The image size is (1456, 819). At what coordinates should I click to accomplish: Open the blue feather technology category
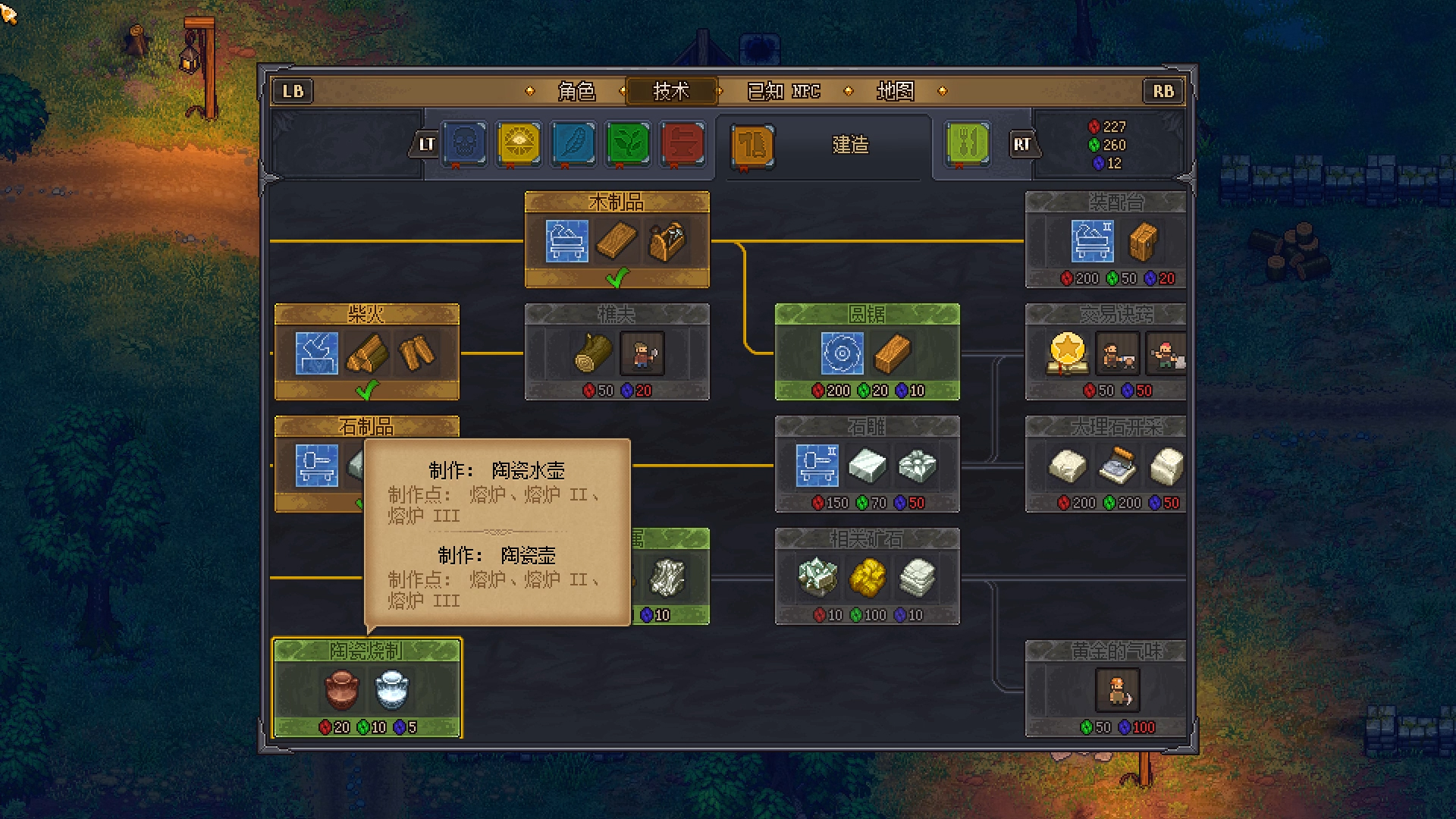[573, 143]
